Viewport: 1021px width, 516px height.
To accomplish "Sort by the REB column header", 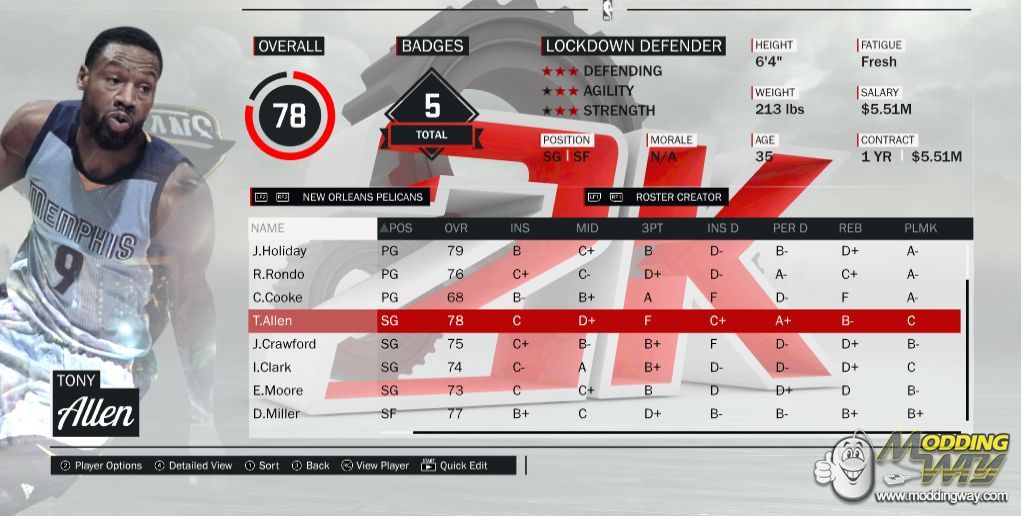I will 851,228.
